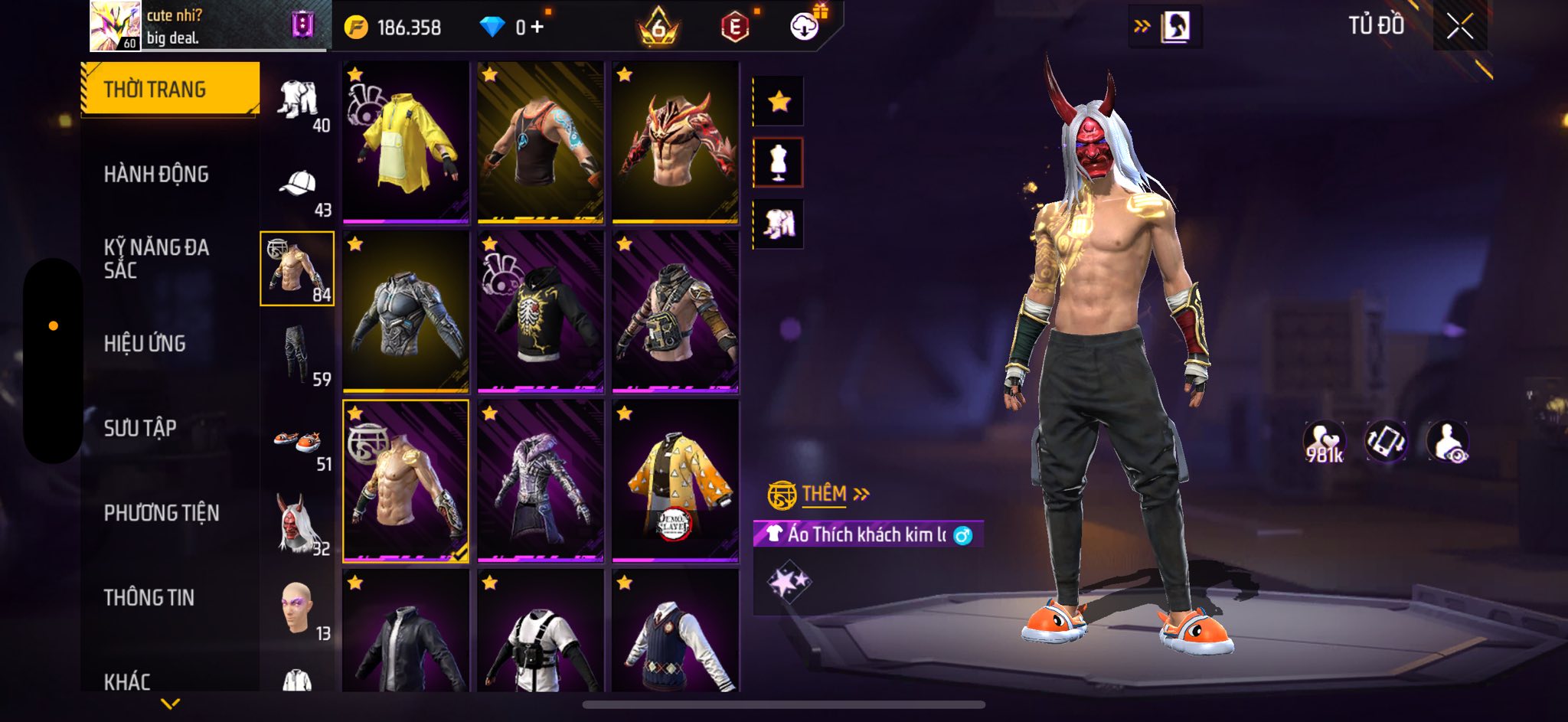Open the mask category with 32 items
This screenshot has height=722, width=1568.
[x=298, y=524]
